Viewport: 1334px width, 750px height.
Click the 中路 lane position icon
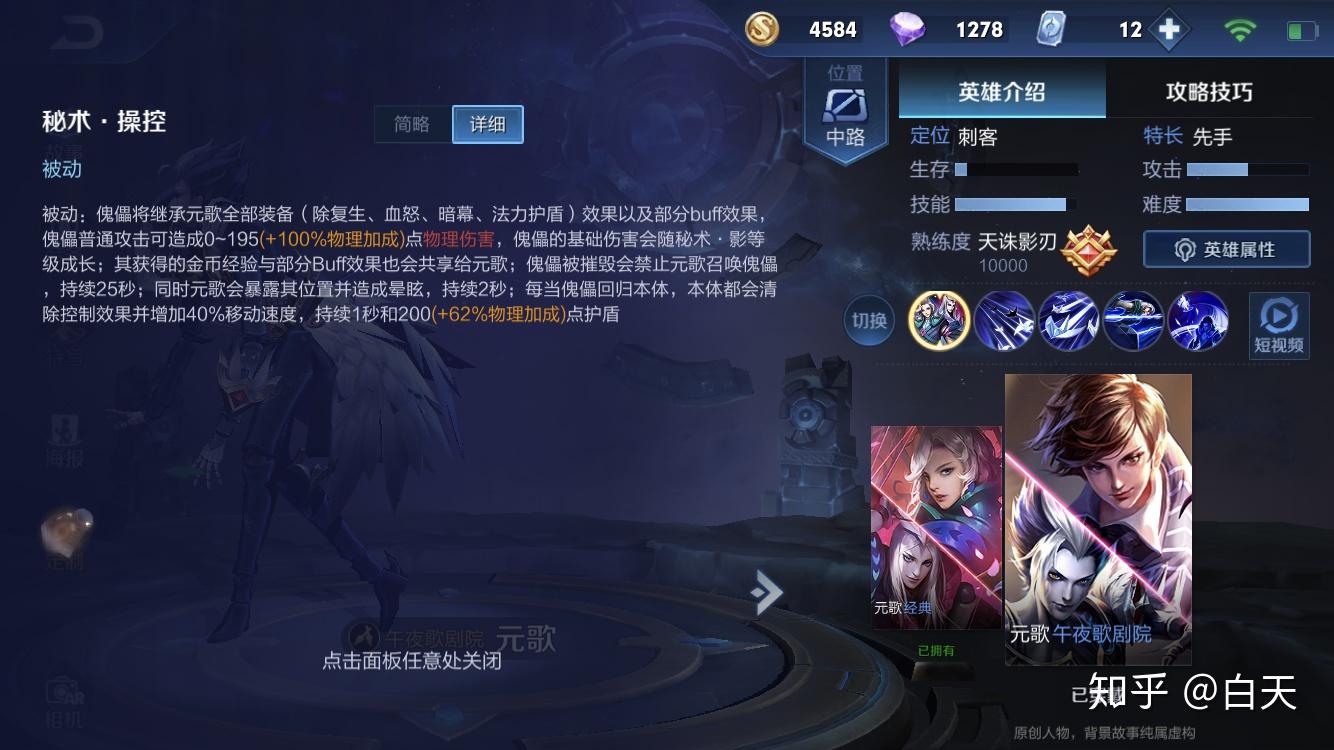pyautogui.click(x=845, y=105)
